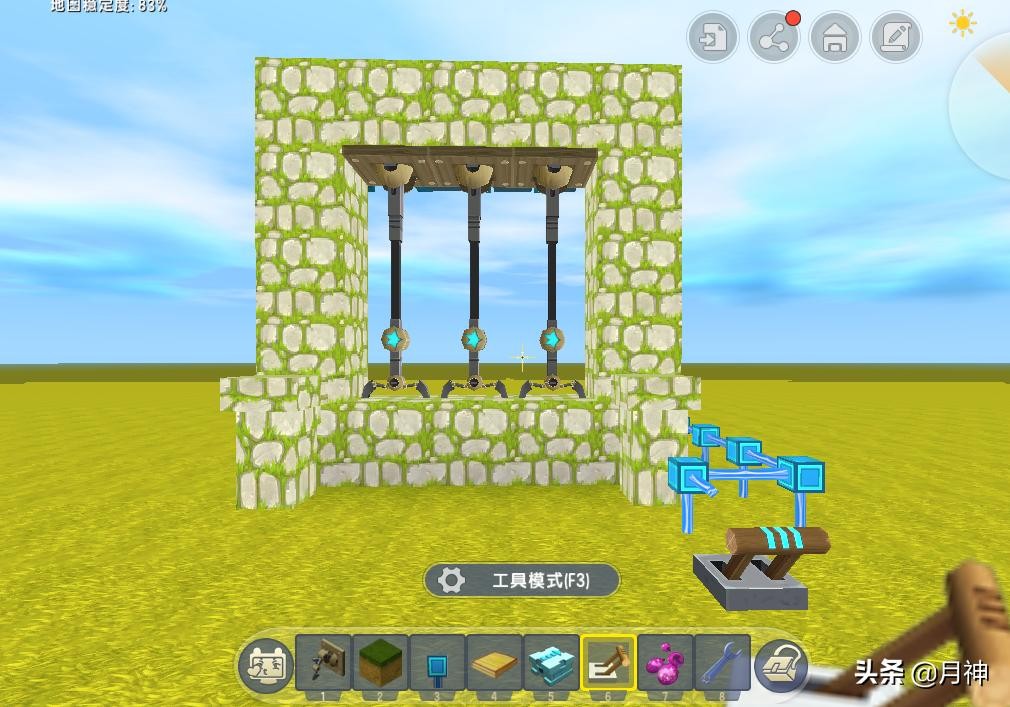The image size is (1010, 707).
Task: Open the backpack inventory button
Action: tap(781, 664)
